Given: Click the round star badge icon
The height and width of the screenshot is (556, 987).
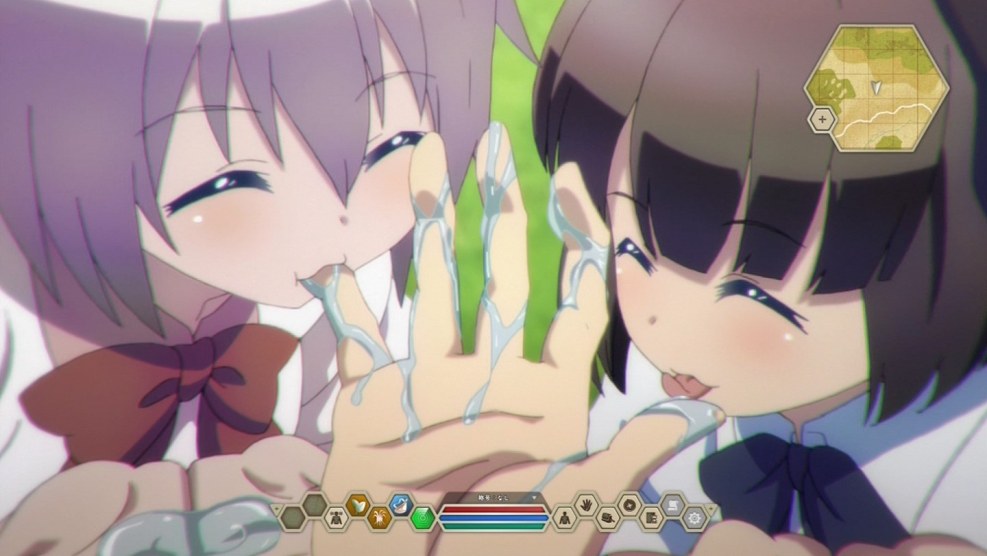Looking at the screenshot, I should [630, 506].
